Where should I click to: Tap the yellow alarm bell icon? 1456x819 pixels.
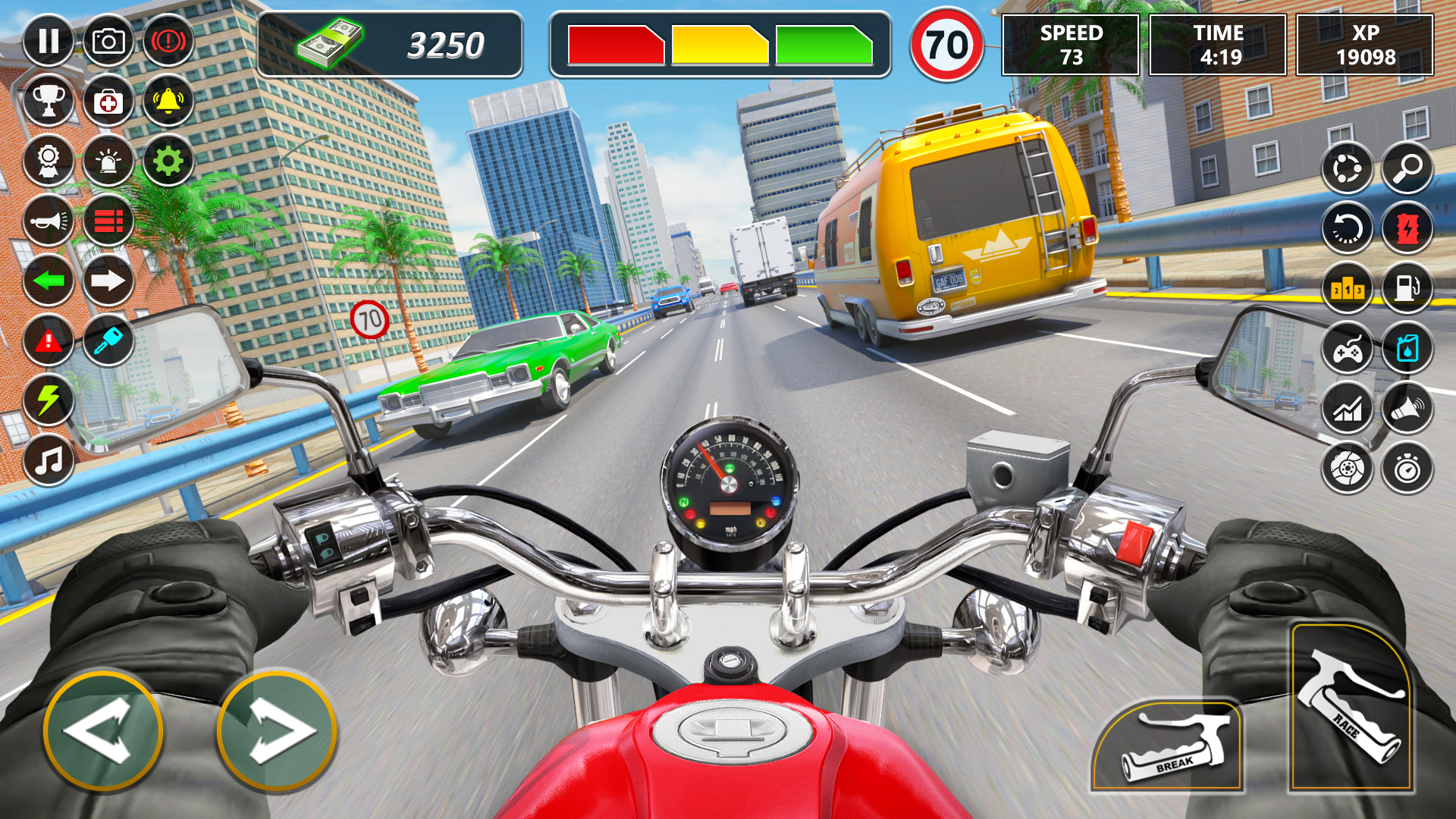pyautogui.click(x=168, y=101)
